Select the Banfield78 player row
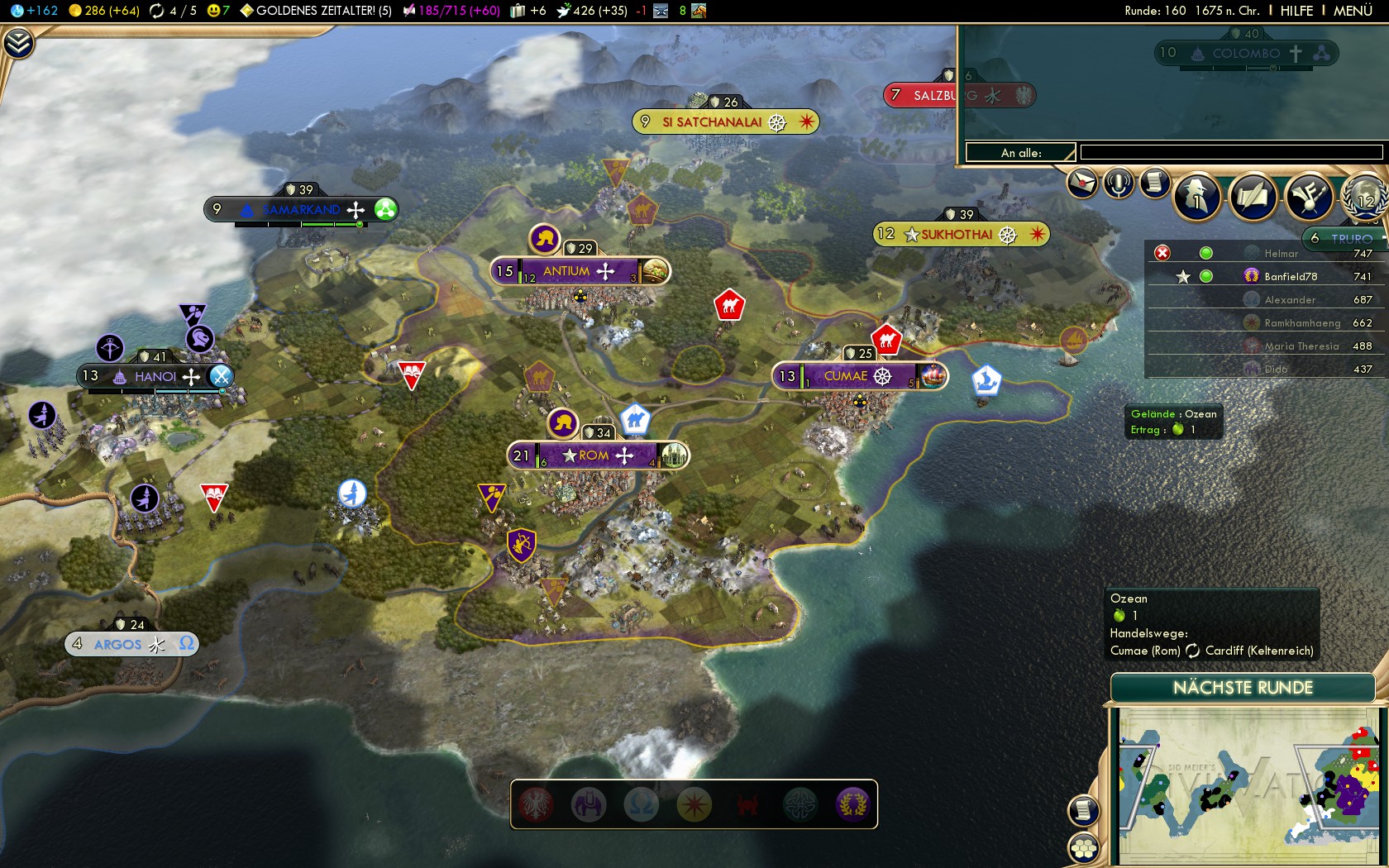1389x868 pixels. [x=1290, y=276]
